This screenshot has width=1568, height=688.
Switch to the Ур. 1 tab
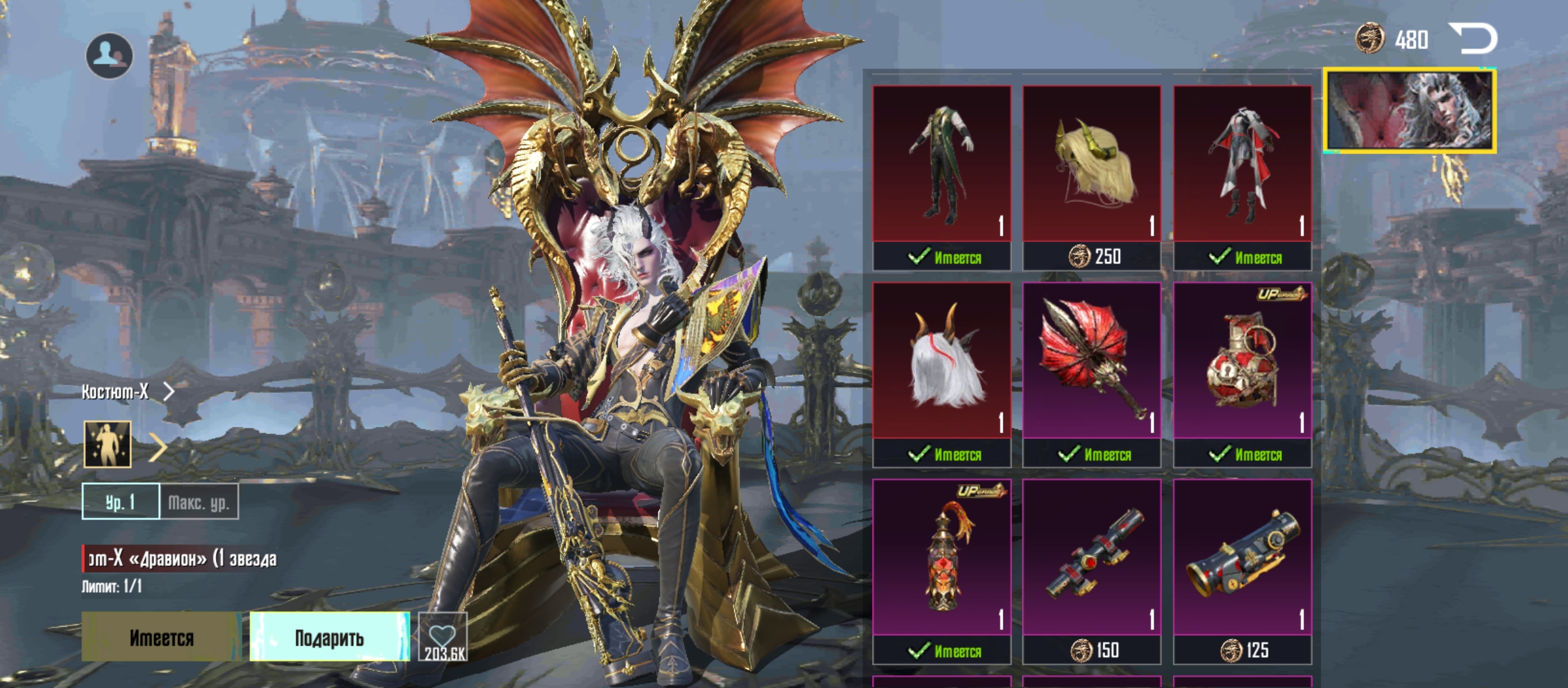(x=120, y=502)
